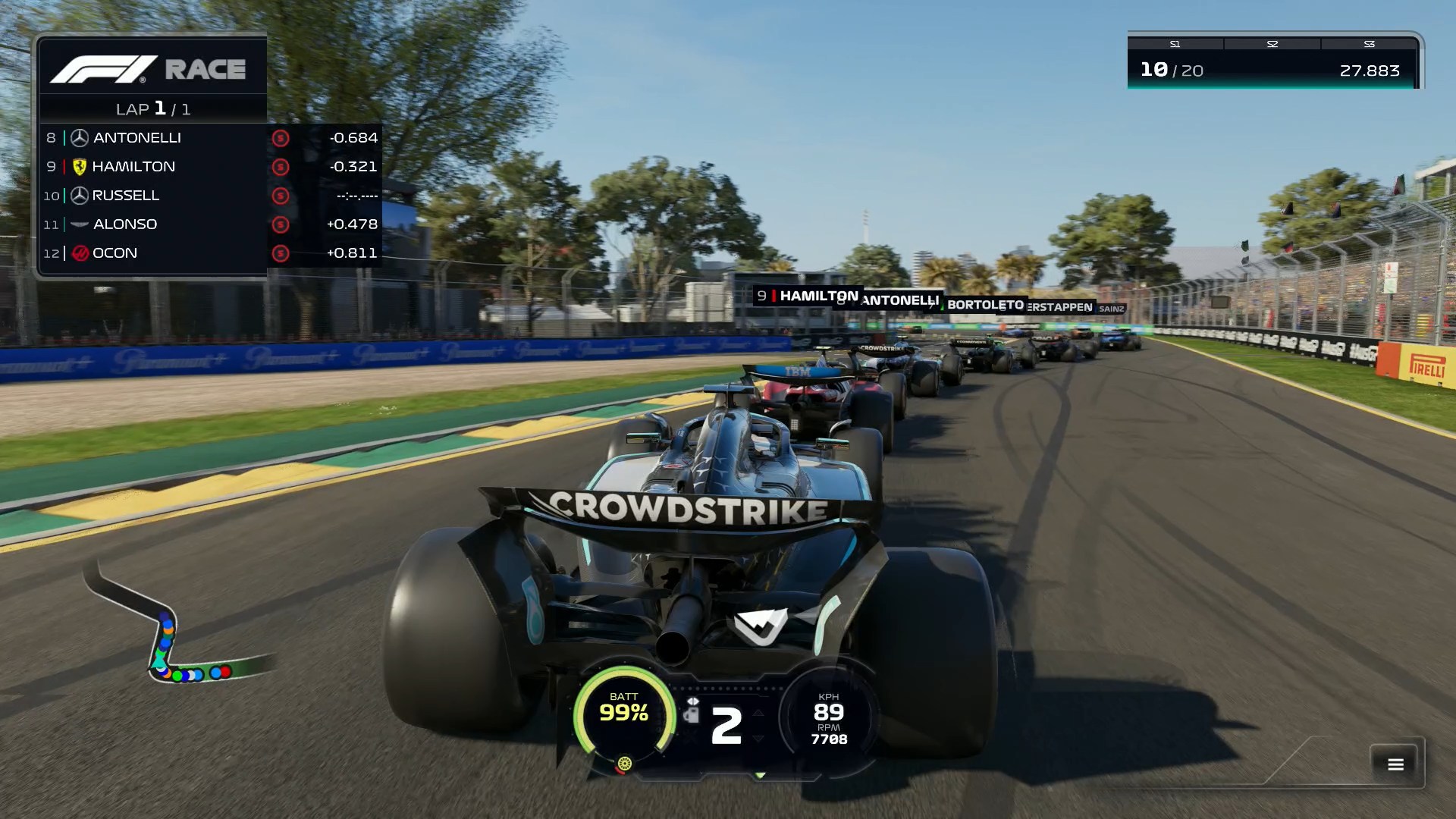Screen dimensions: 1456x819
Task: Click the HAMILTON nameplate above the track
Action: [x=807, y=296]
